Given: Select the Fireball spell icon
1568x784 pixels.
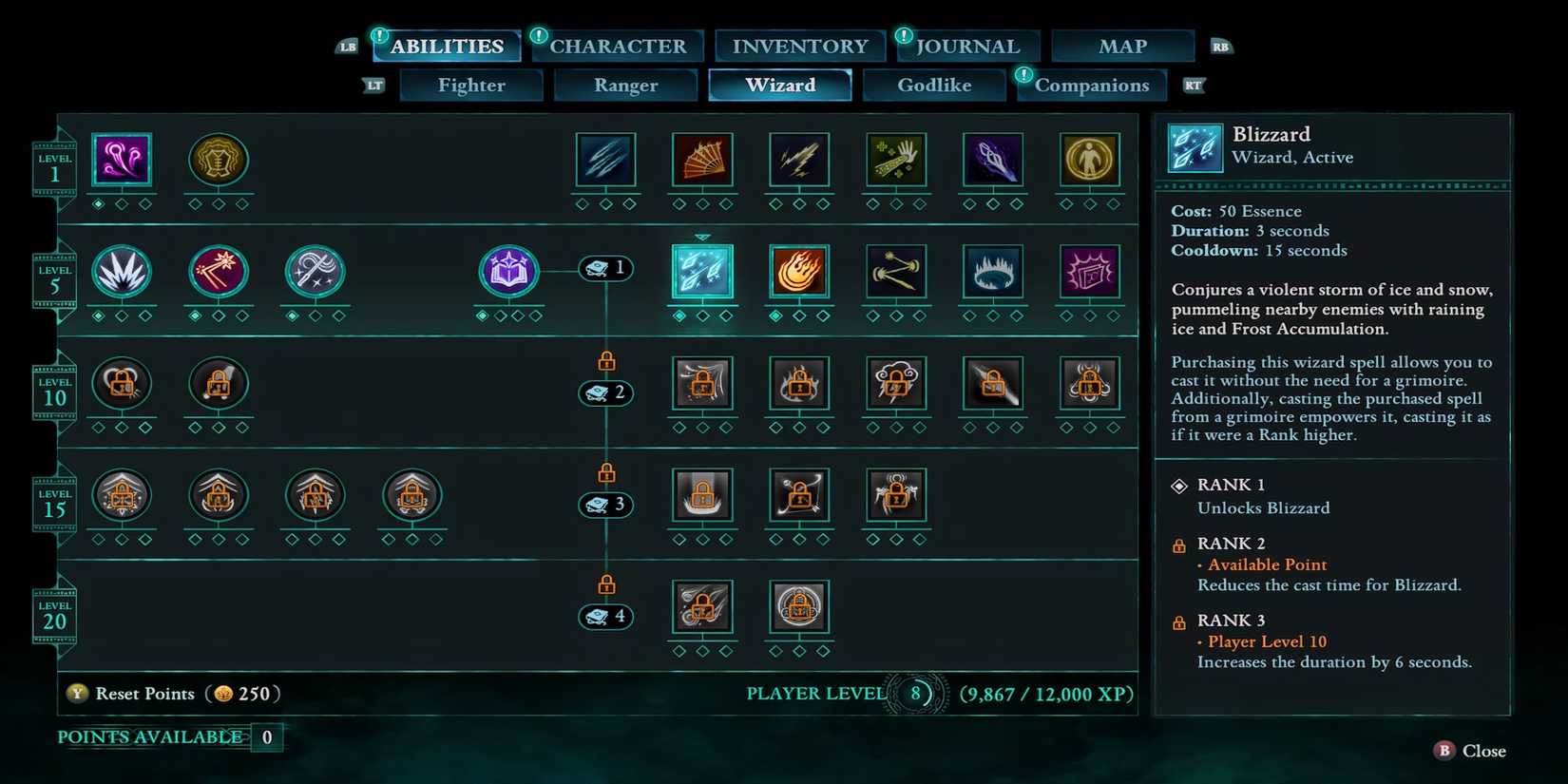Looking at the screenshot, I should pyautogui.click(x=799, y=271).
